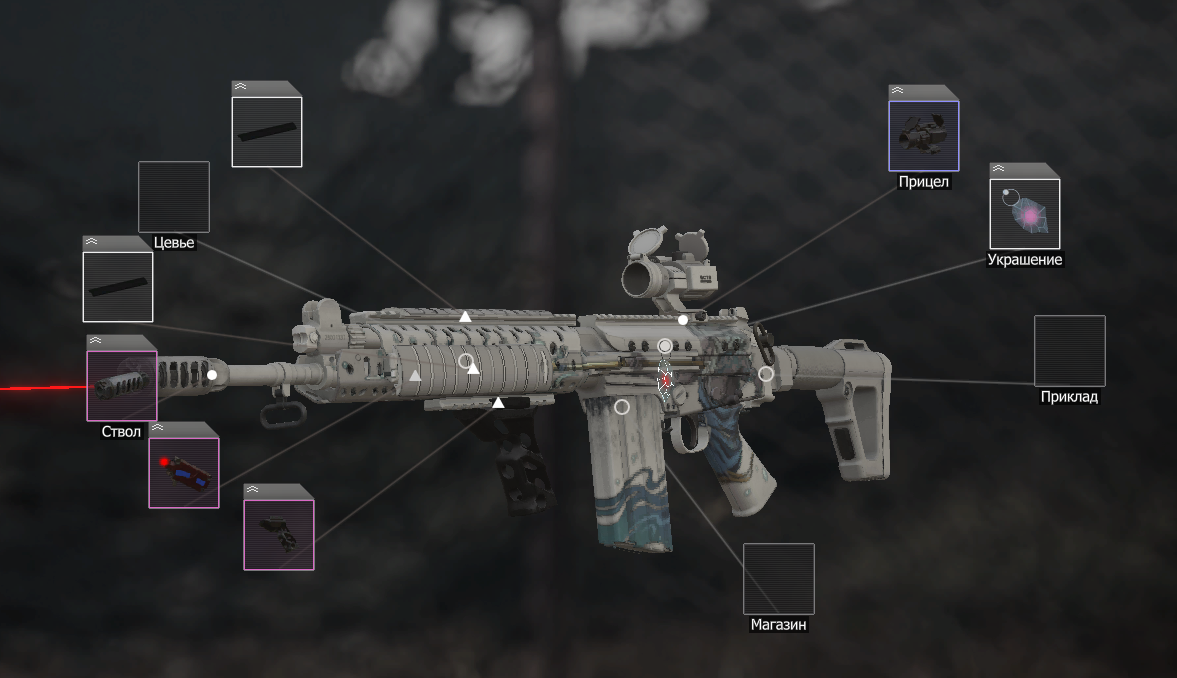This screenshot has width=1177, height=678.
Task: Select the laser sight attachment slot
Action: point(184,472)
